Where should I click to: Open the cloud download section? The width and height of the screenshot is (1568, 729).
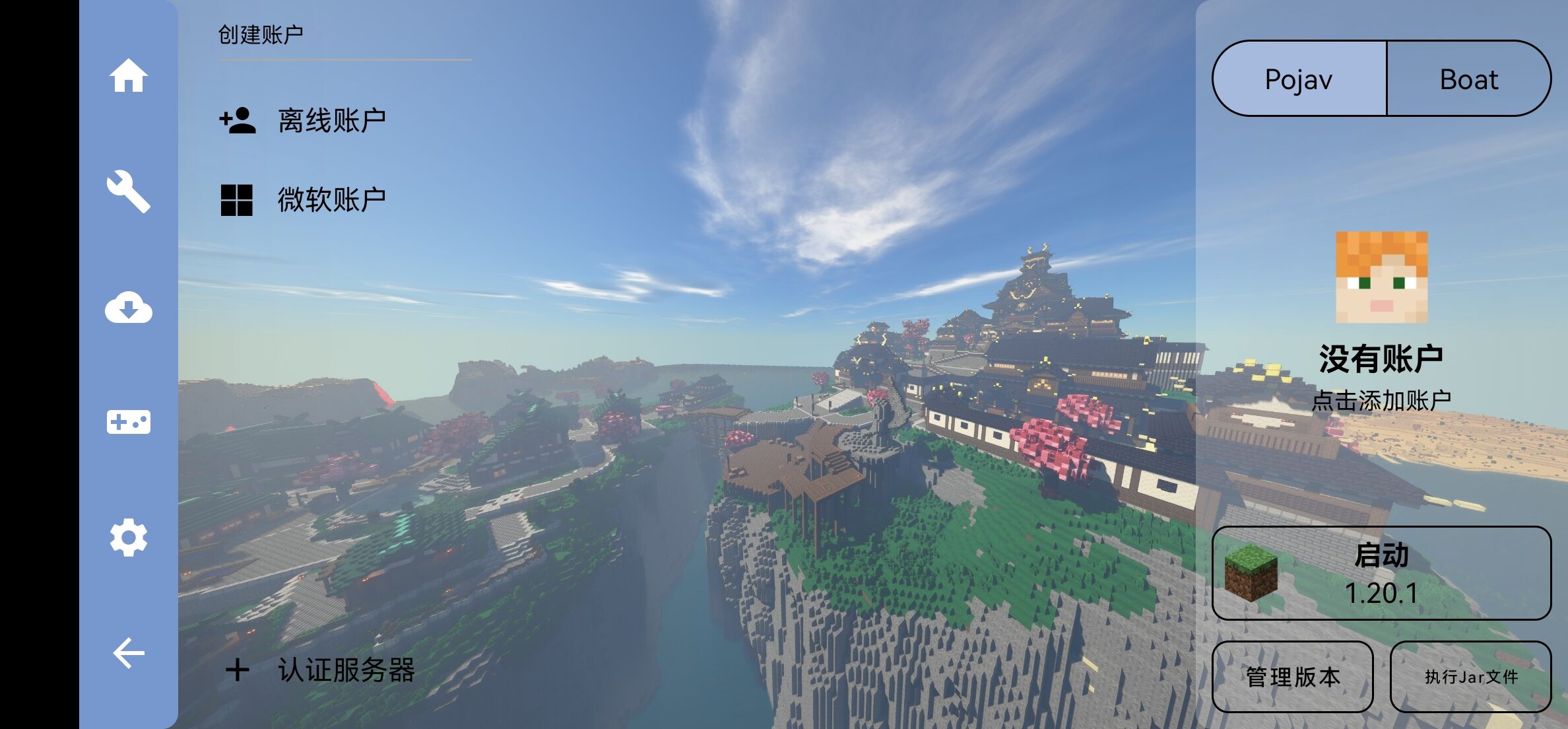pos(128,308)
